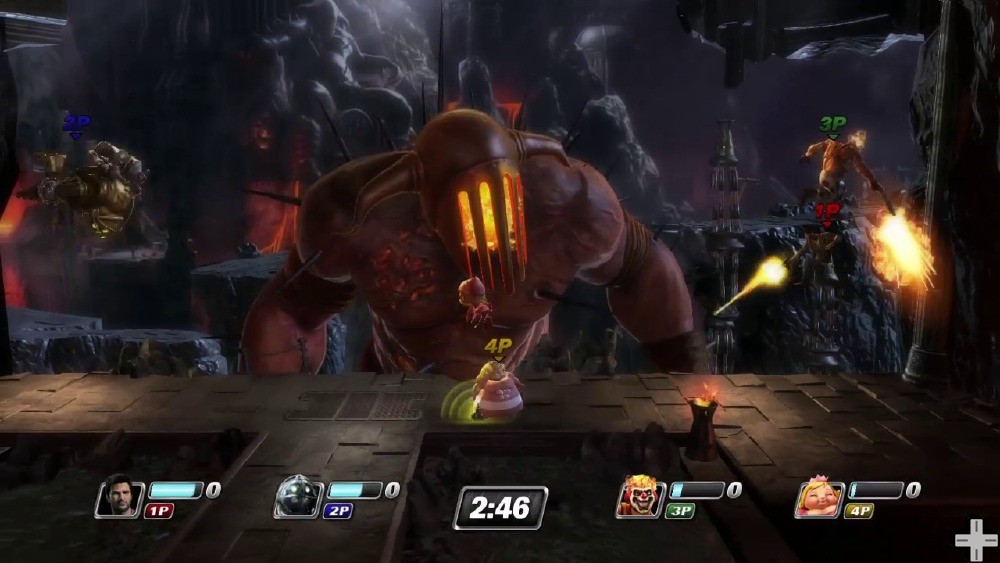Select Nathan Drake's 1P portrait
The image size is (1000, 563).
point(120,497)
